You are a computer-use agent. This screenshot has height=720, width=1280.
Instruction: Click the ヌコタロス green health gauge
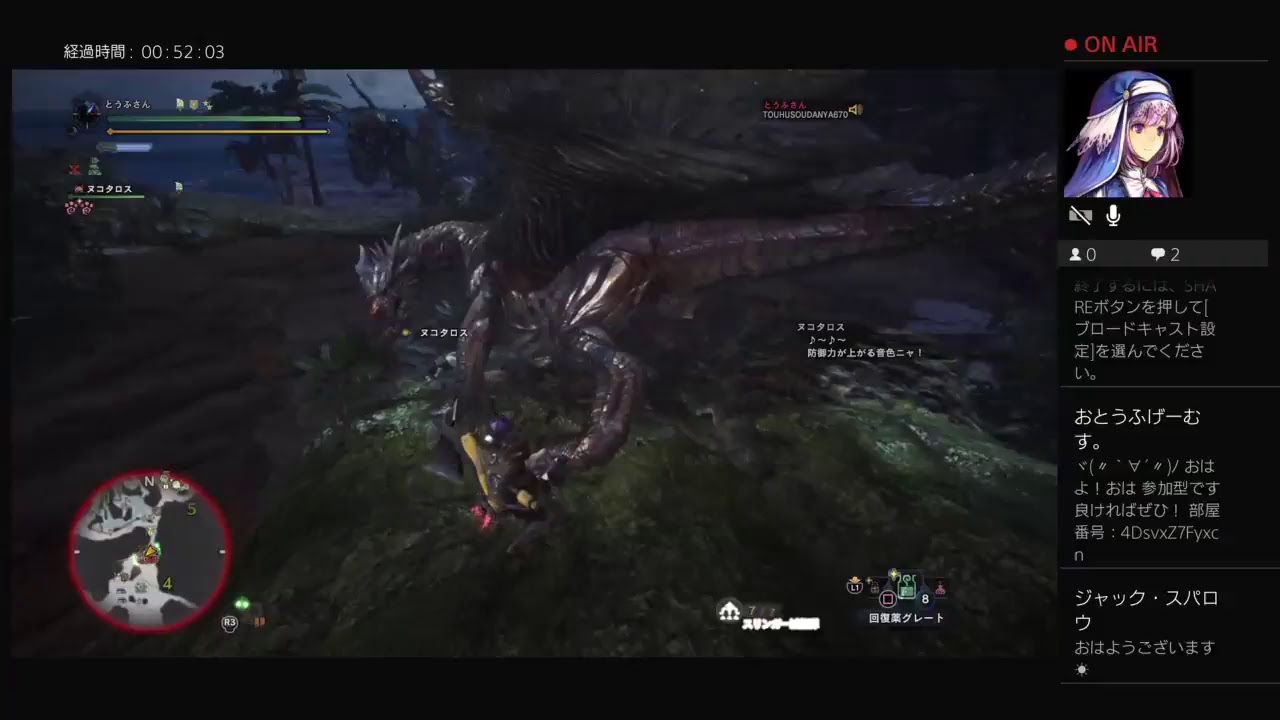[x=107, y=196]
